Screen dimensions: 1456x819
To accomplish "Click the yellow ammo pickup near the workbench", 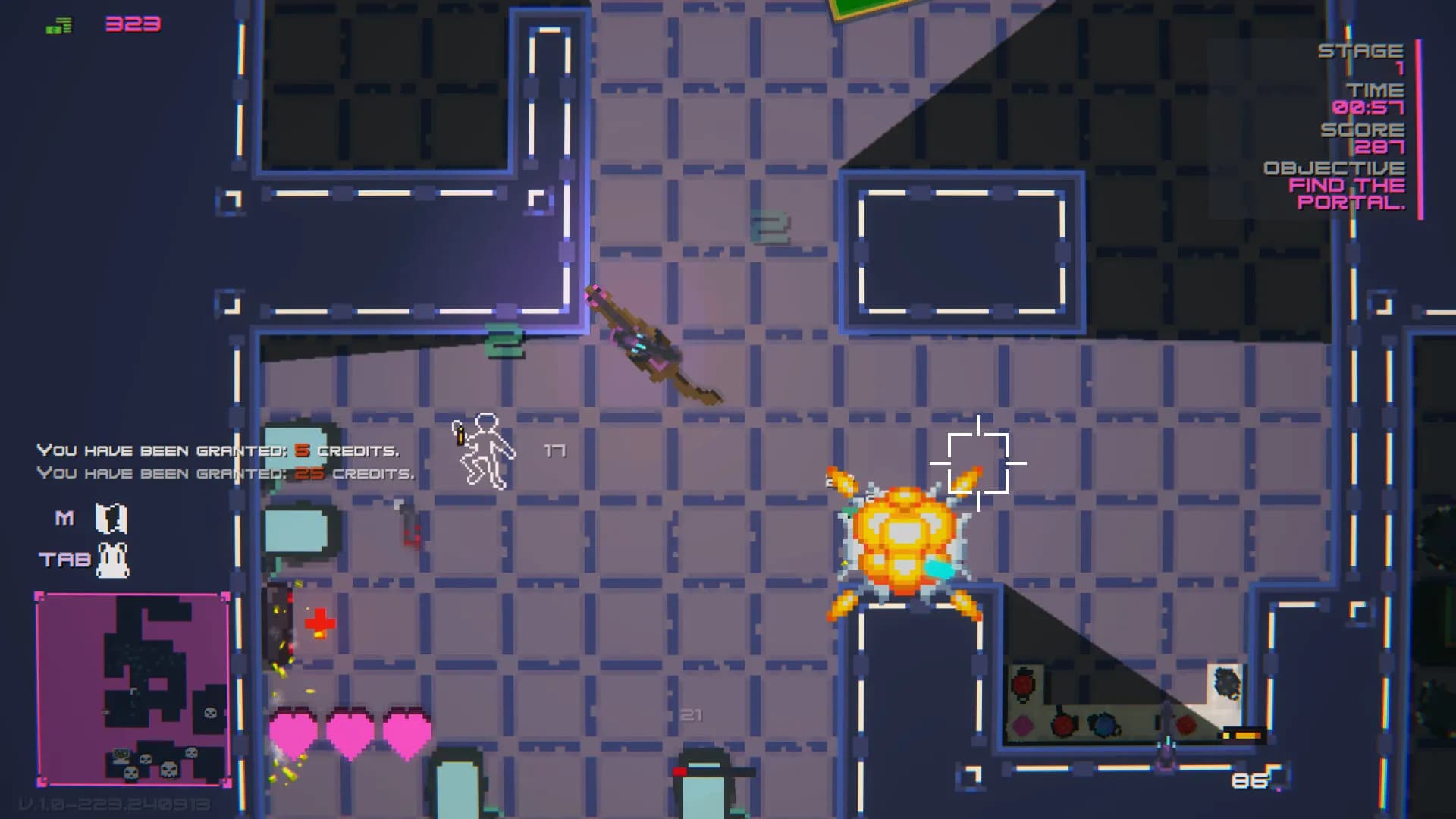I will point(1242,737).
